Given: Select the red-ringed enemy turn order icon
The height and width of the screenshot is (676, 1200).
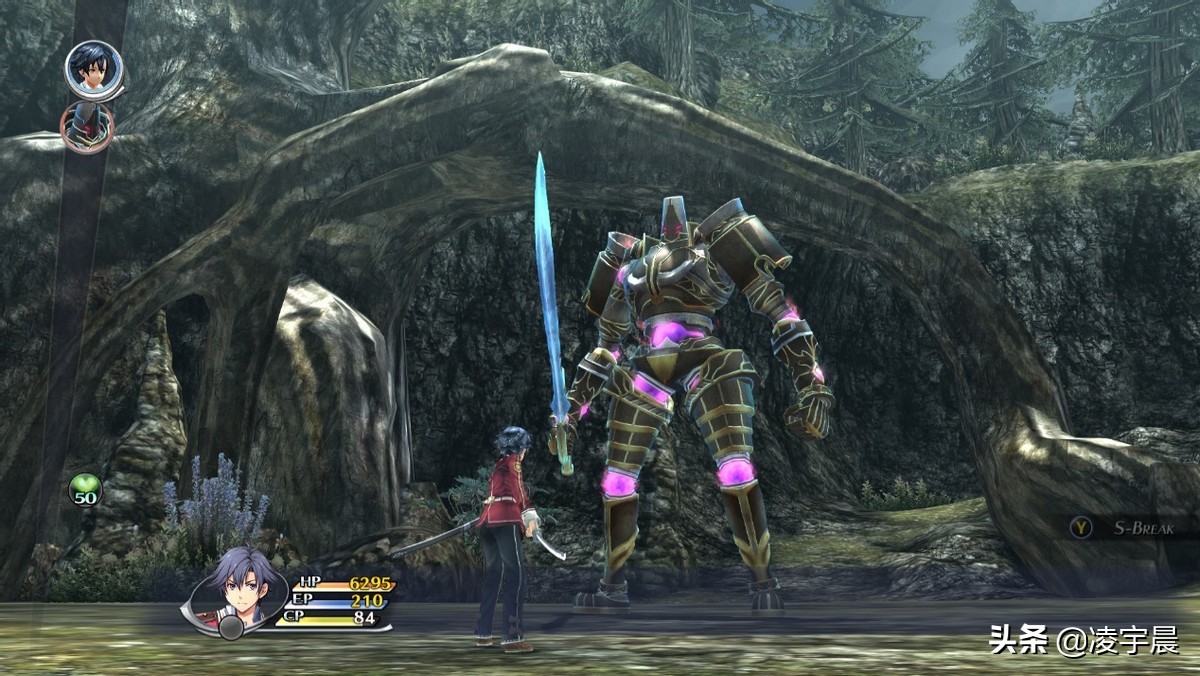Looking at the screenshot, I should (87, 127).
